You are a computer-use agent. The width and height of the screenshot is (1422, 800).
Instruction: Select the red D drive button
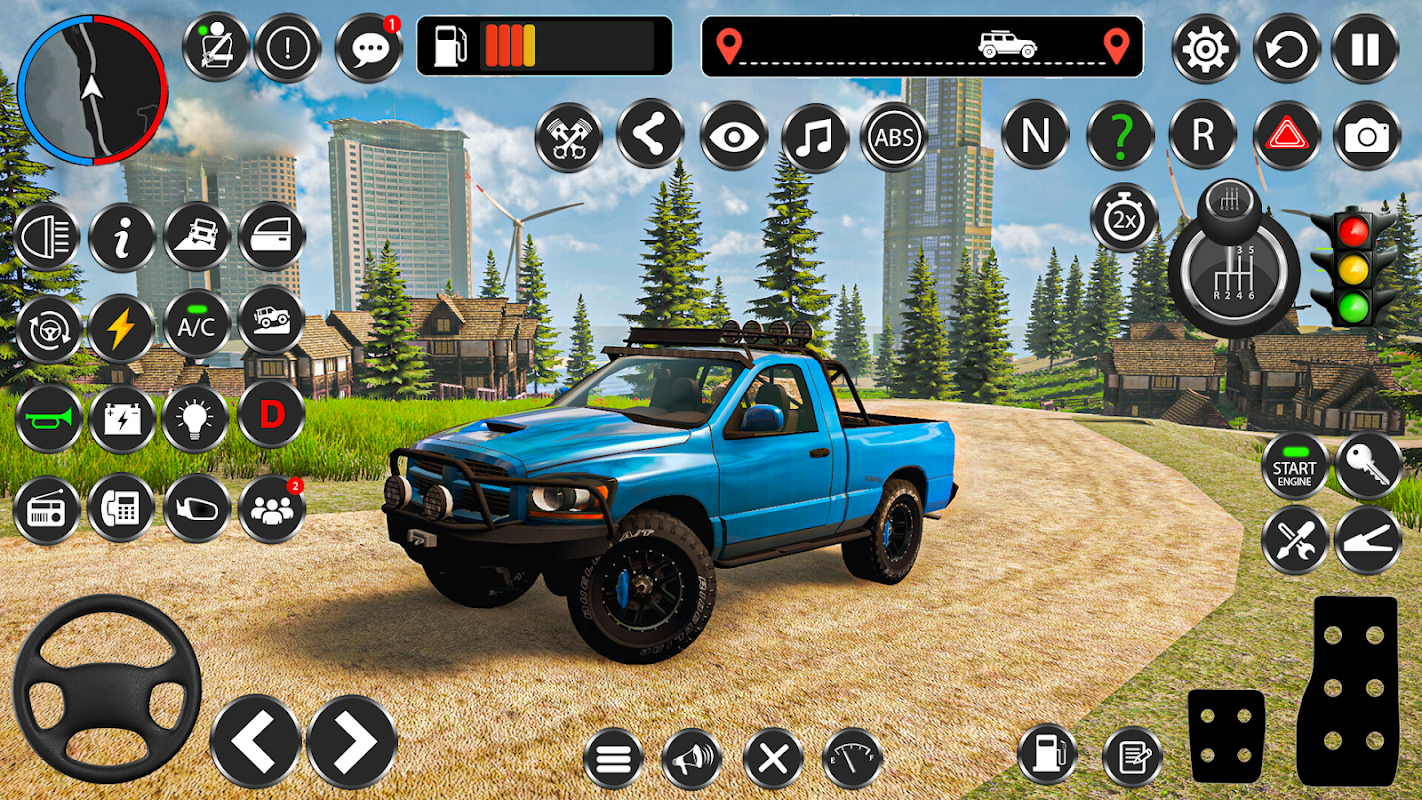tap(271, 414)
